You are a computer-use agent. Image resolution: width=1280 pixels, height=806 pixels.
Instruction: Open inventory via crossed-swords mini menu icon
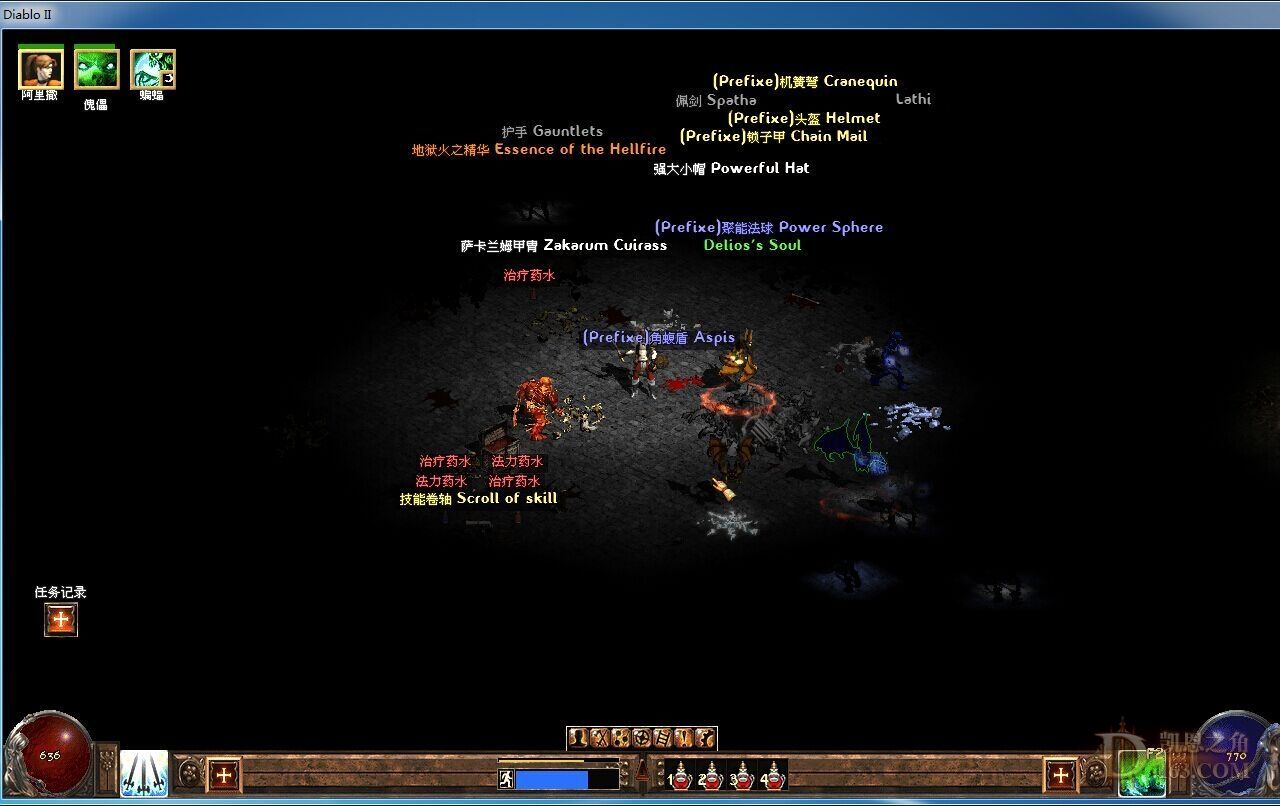(x=599, y=739)
